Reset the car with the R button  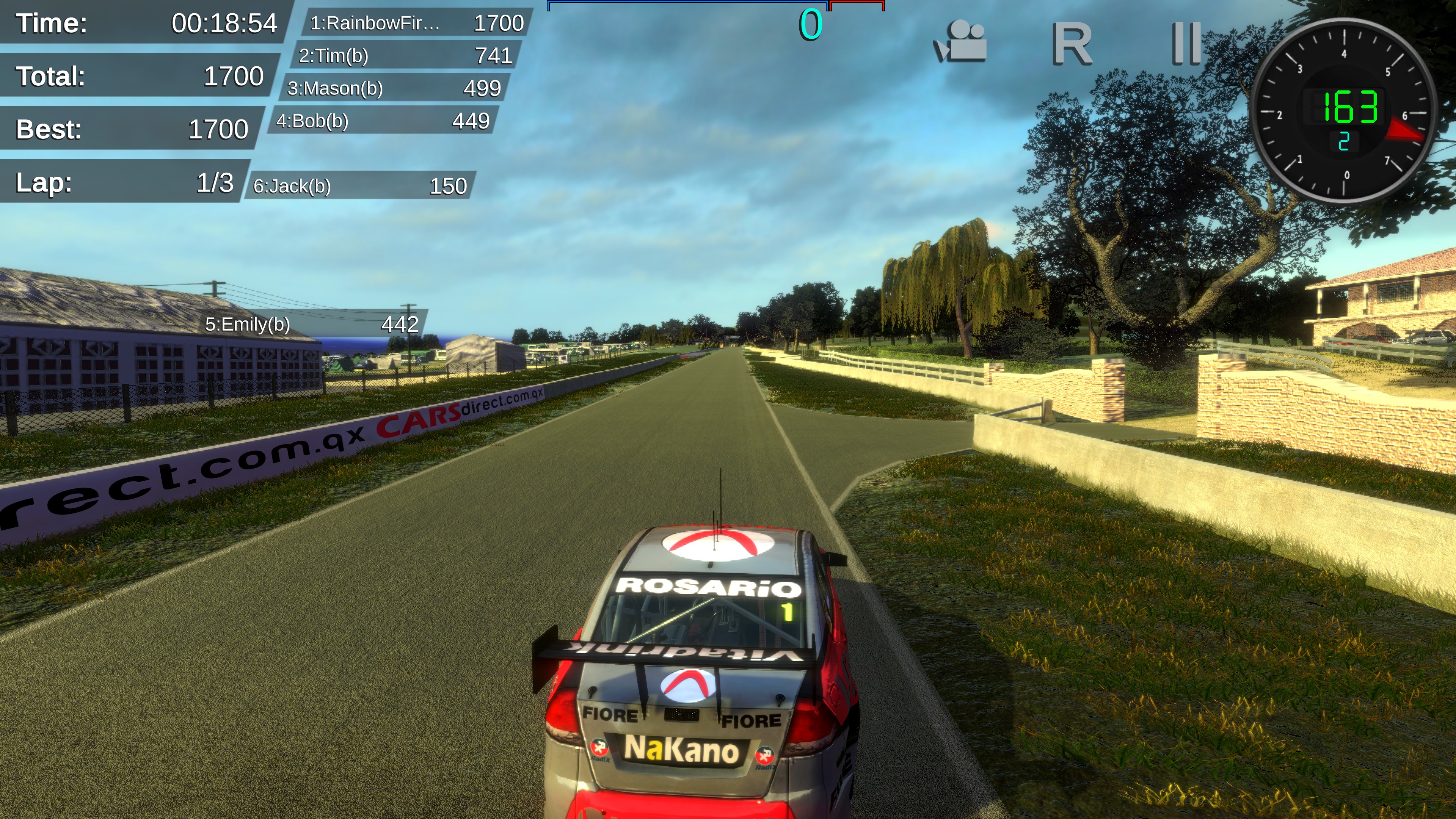tap(1071, 44)
